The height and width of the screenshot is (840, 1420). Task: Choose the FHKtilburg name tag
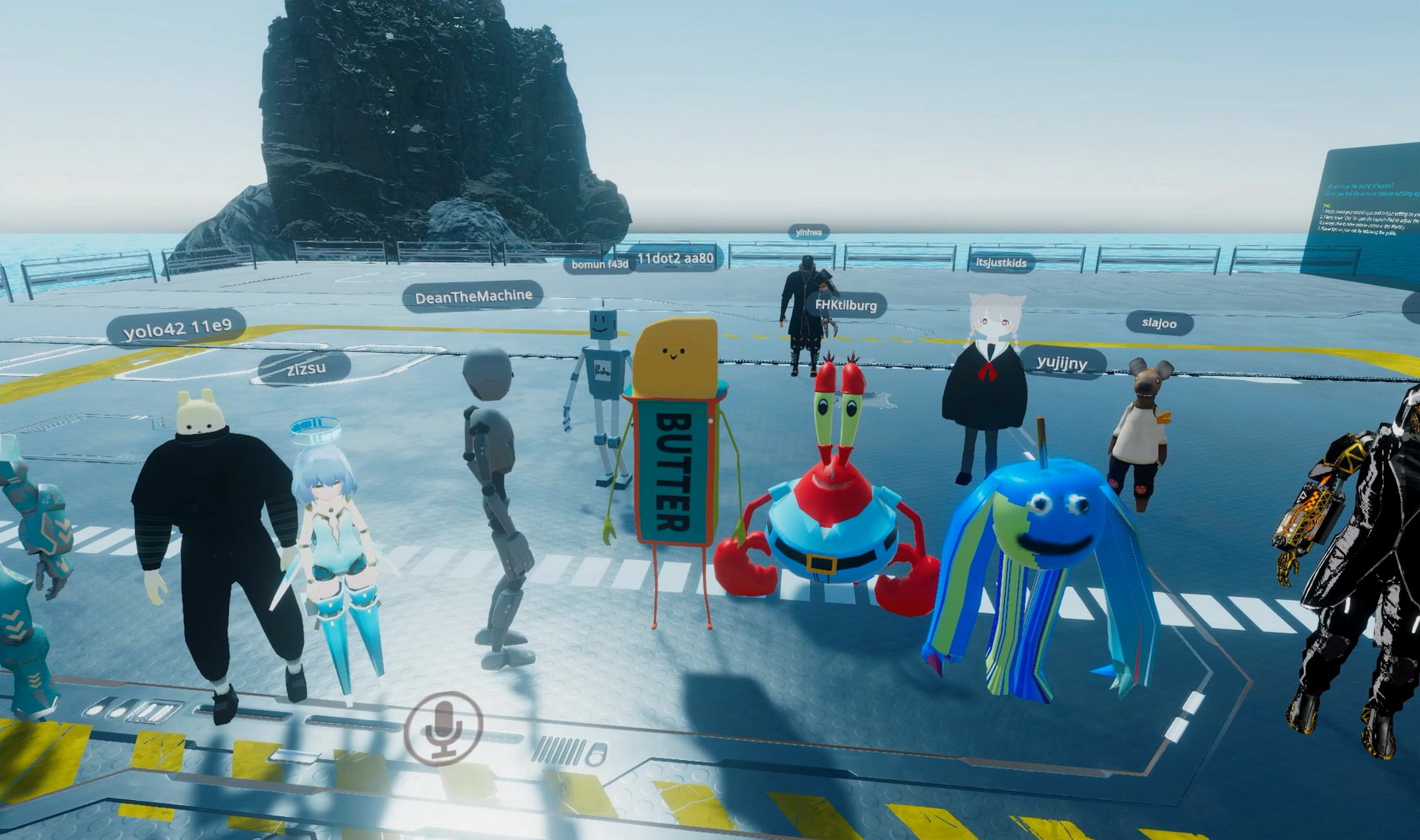[x=845, y=305]
